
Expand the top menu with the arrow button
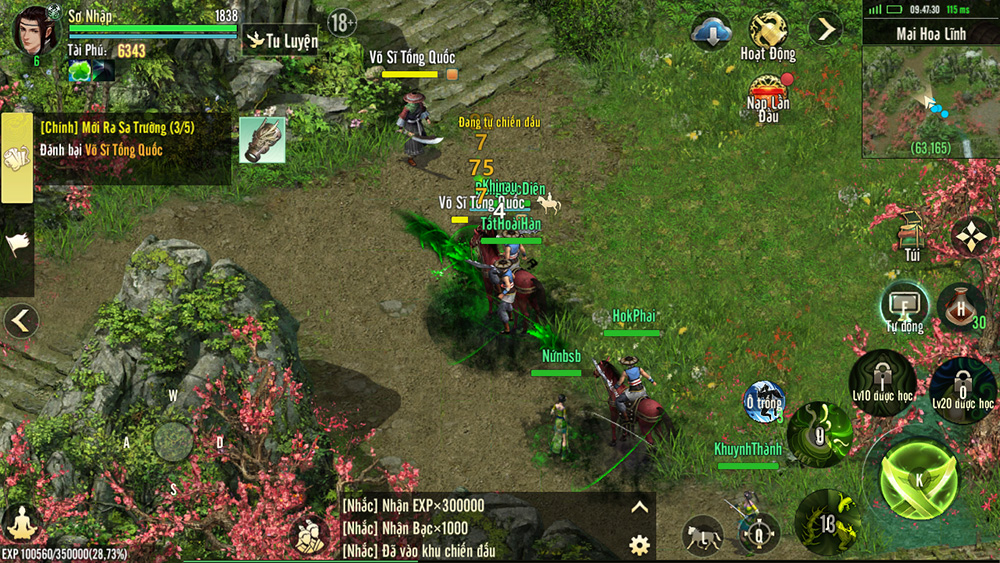tap(826, 29)
